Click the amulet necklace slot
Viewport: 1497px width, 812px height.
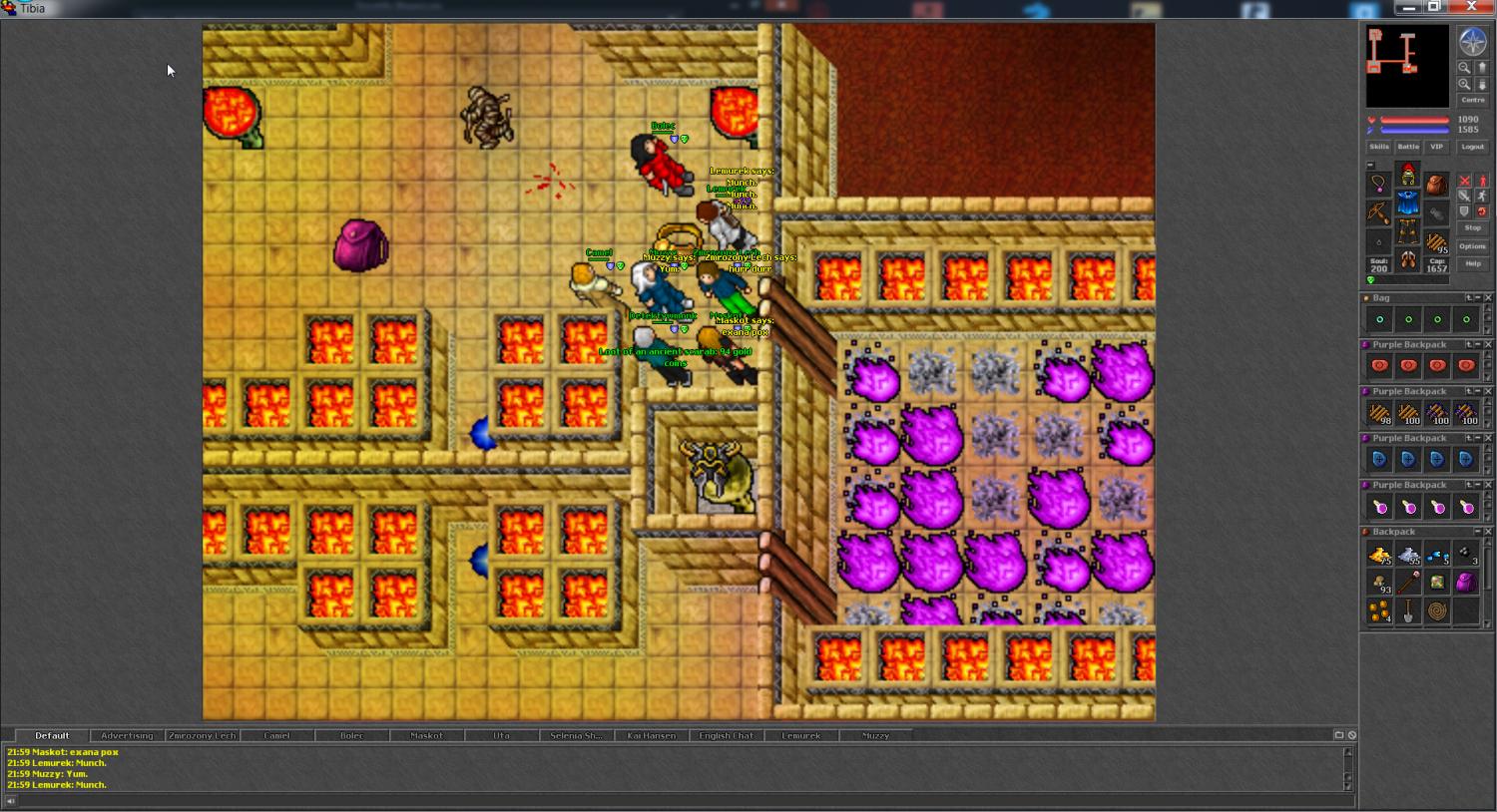[1378, 184]
